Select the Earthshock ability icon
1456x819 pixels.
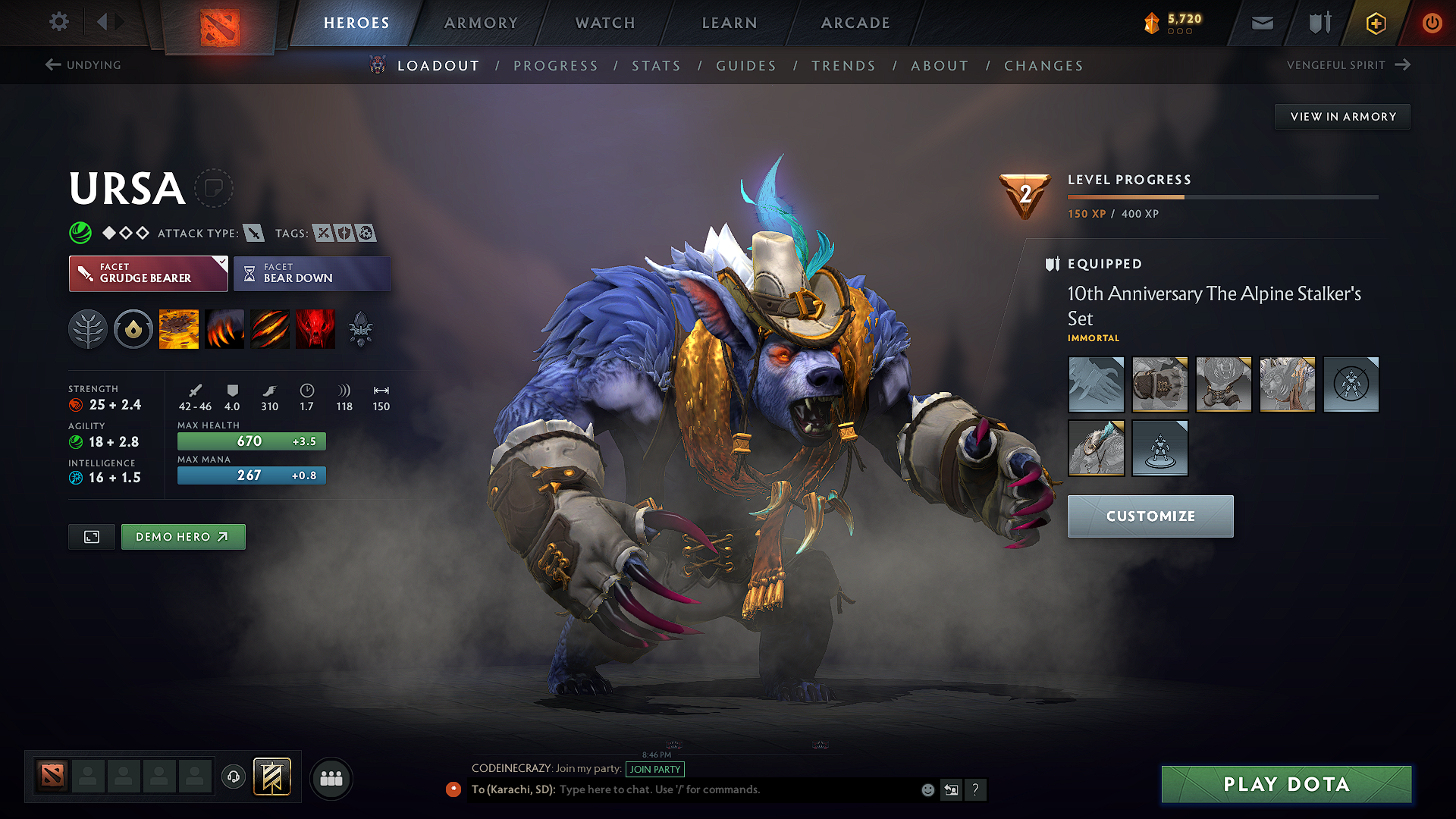tap(179, 328)
